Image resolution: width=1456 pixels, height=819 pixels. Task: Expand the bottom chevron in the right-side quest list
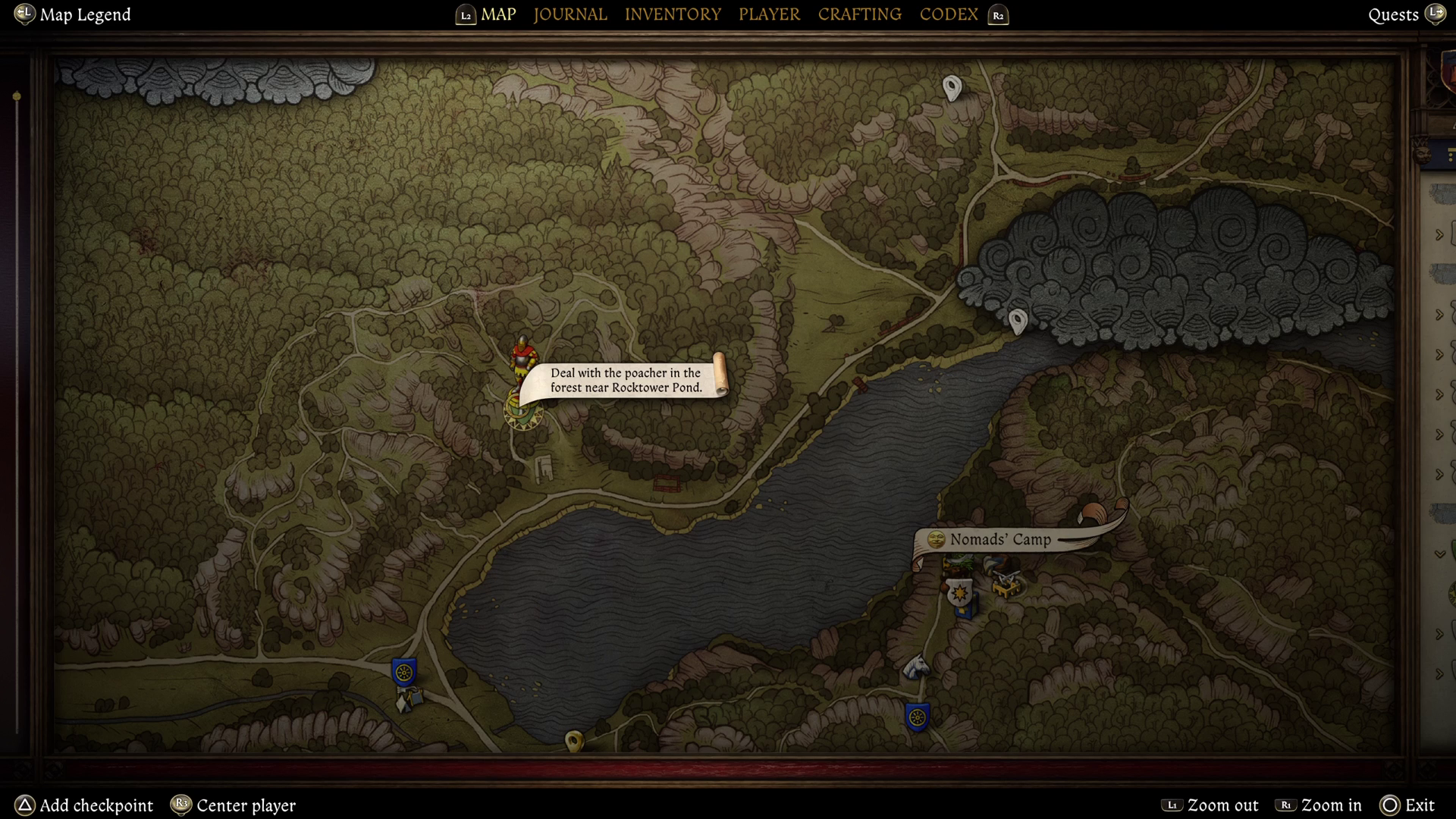1439,675
